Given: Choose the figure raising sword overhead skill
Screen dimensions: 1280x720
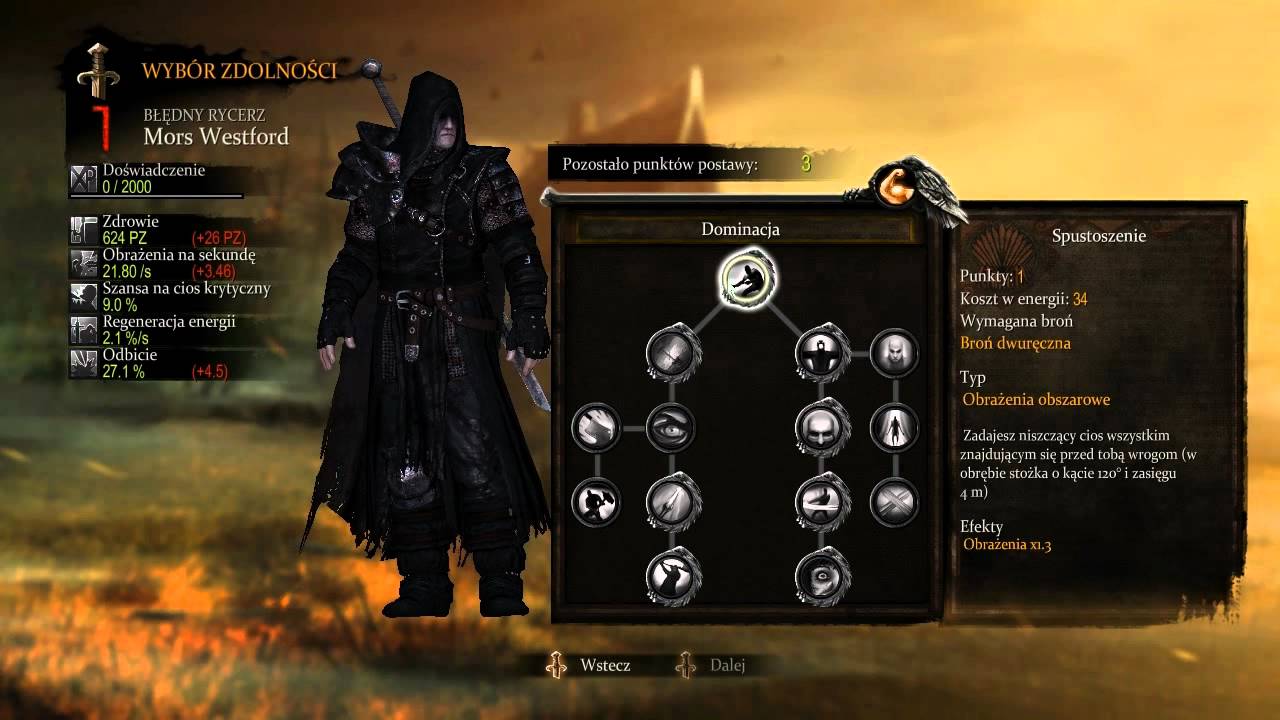Looking at the screenshot, I should point(672,575).
